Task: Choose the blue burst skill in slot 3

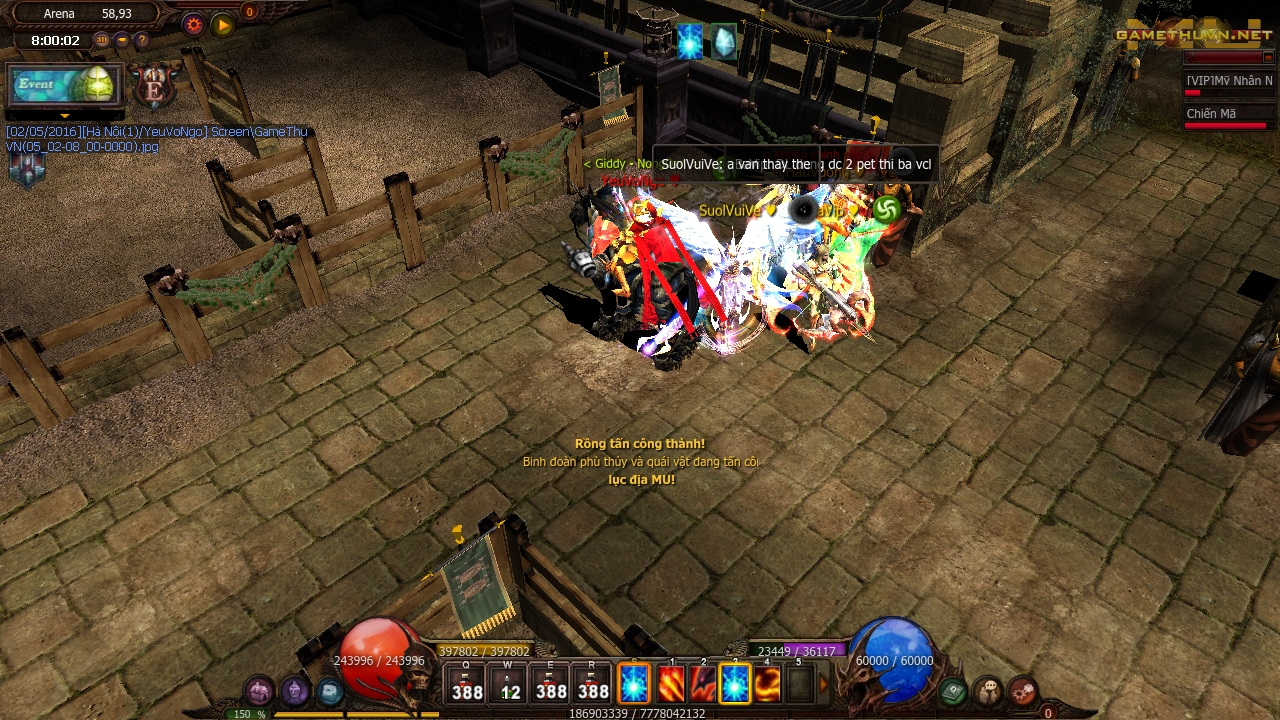Action: (735, 685)
